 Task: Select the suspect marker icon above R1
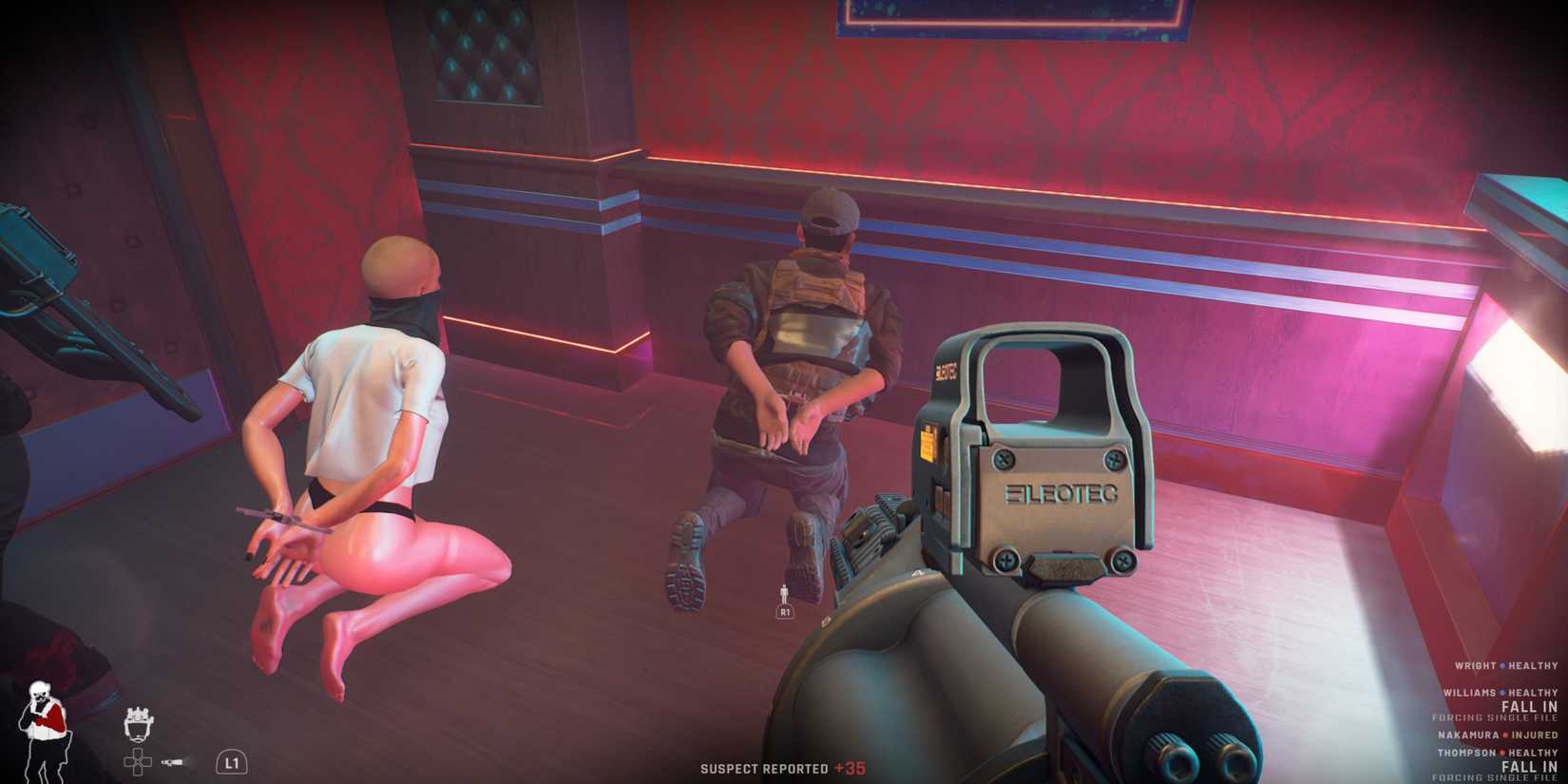pos(786,592)
